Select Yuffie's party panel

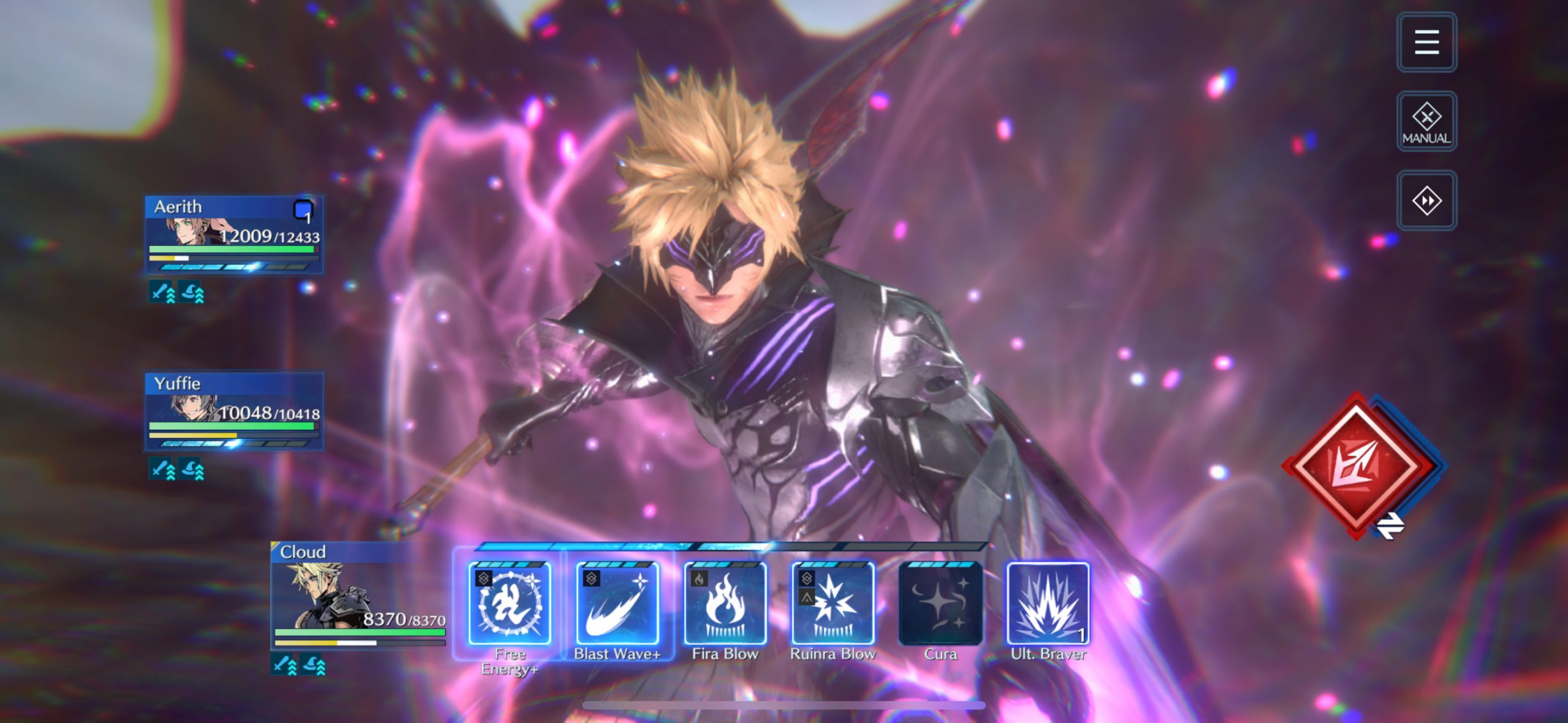234,411
